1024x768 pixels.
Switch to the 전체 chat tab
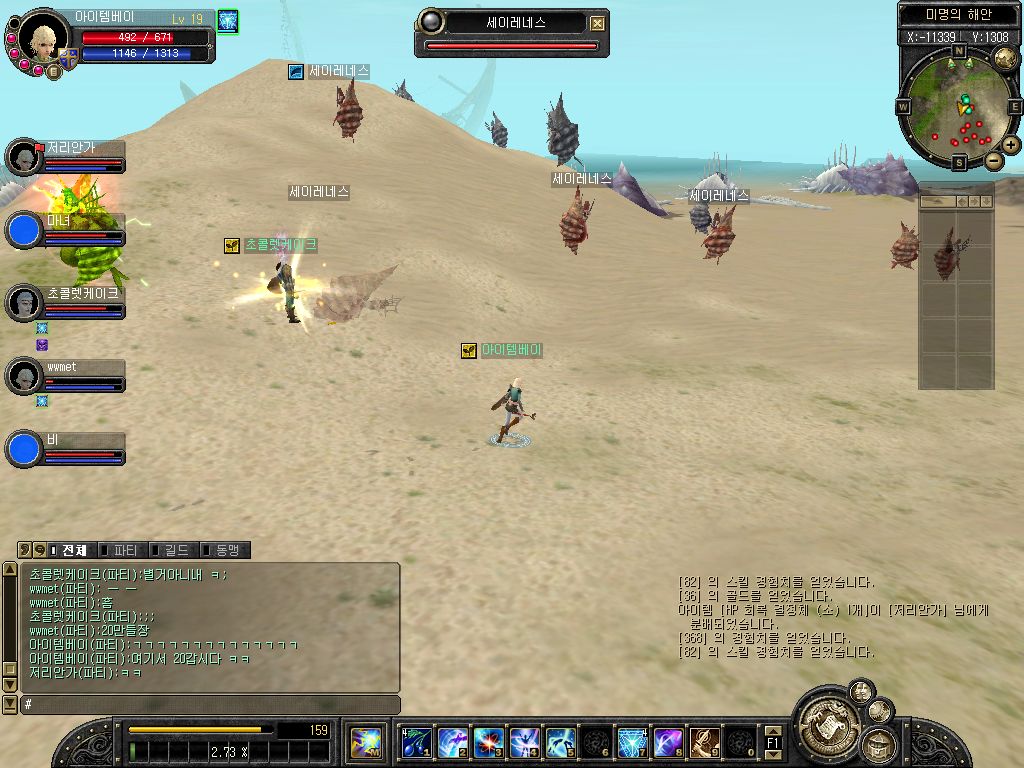(x=69, y=550)
